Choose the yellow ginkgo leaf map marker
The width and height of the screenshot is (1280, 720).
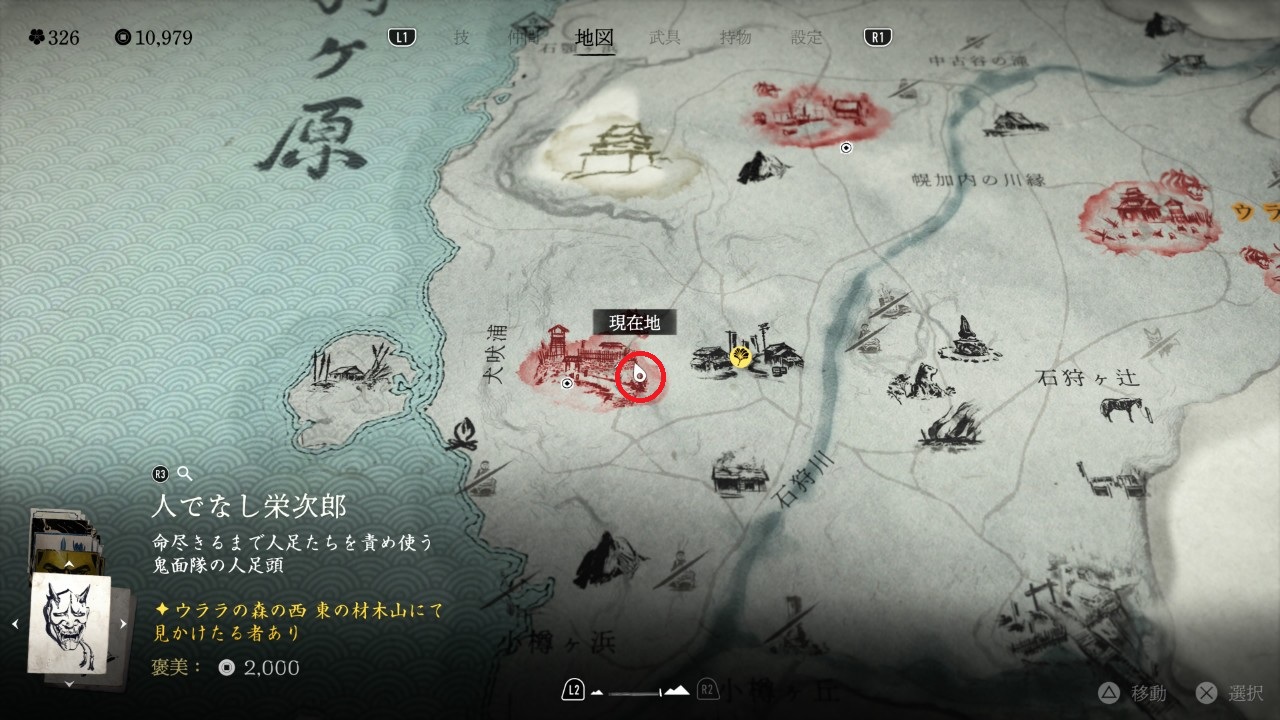(x=741, y=355)
